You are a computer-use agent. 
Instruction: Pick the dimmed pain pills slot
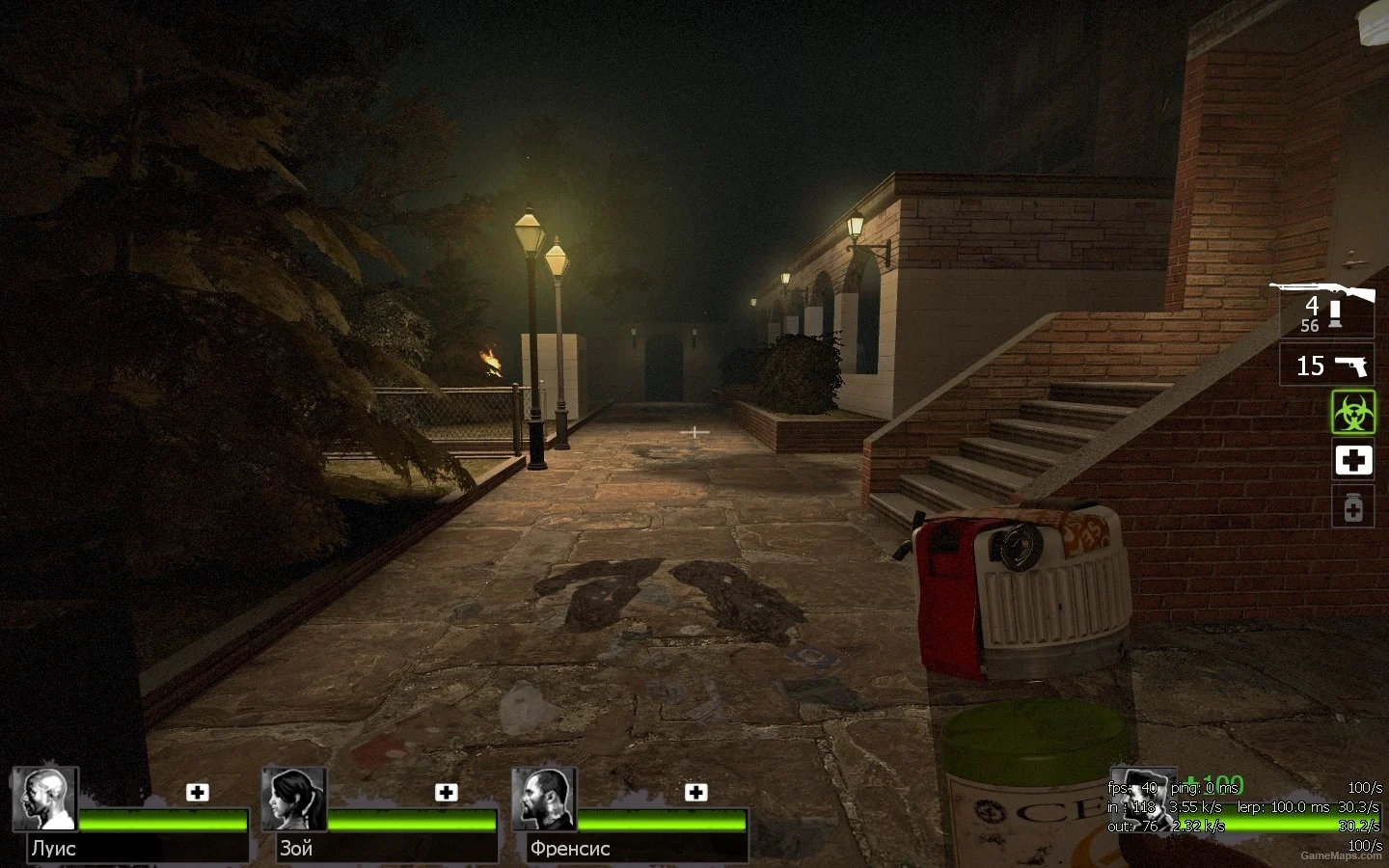1352,506
